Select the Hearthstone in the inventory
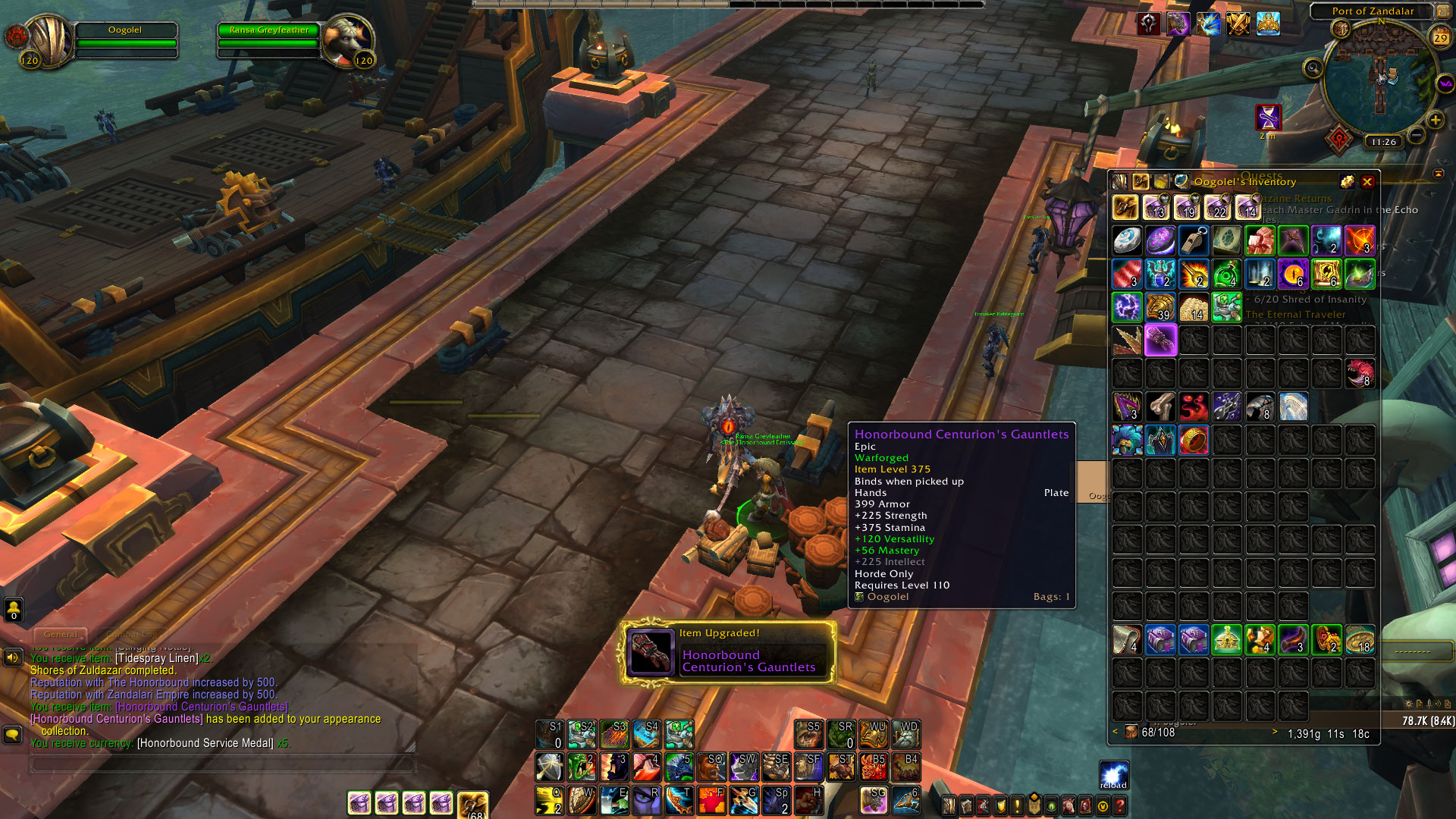The image size is (1456, 819). (x=1127, y=240)
